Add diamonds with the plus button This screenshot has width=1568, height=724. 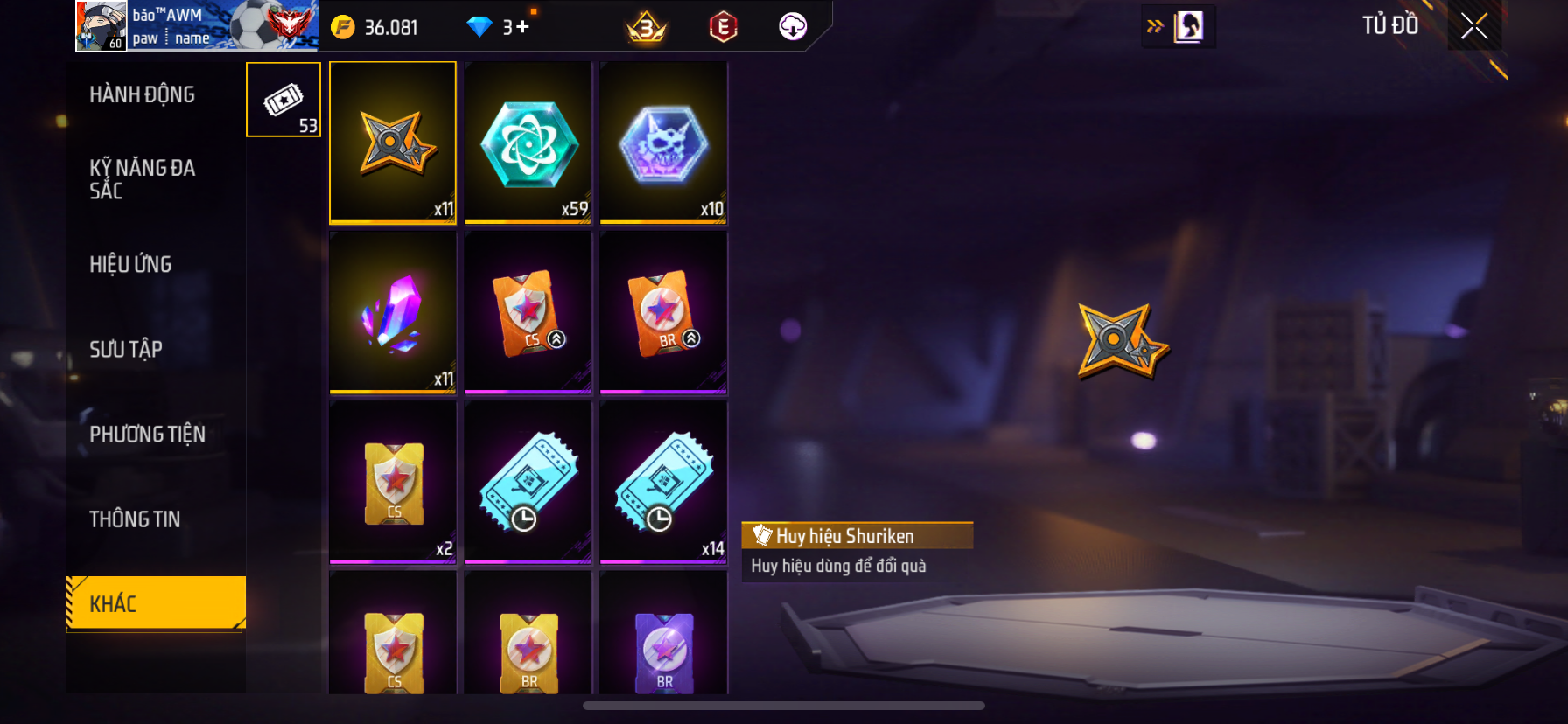coord(522,27)
